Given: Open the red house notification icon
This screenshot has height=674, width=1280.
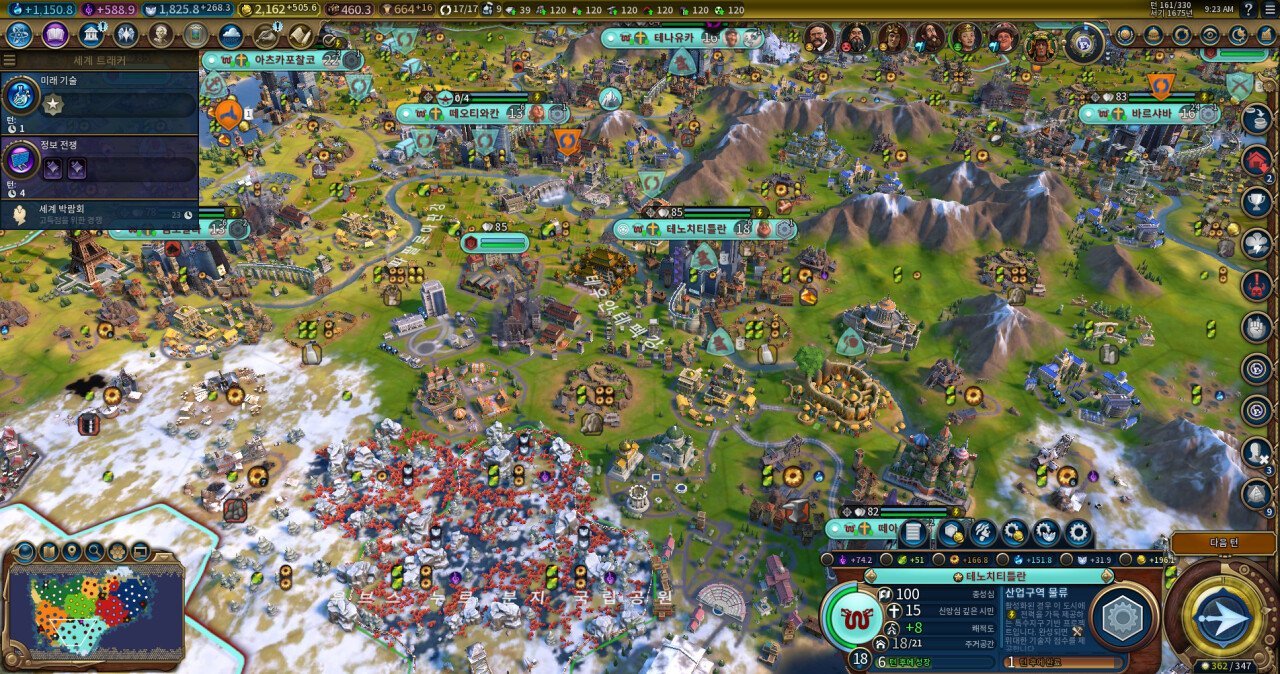Looking at the screenshot, I should tap(1257, 159).
